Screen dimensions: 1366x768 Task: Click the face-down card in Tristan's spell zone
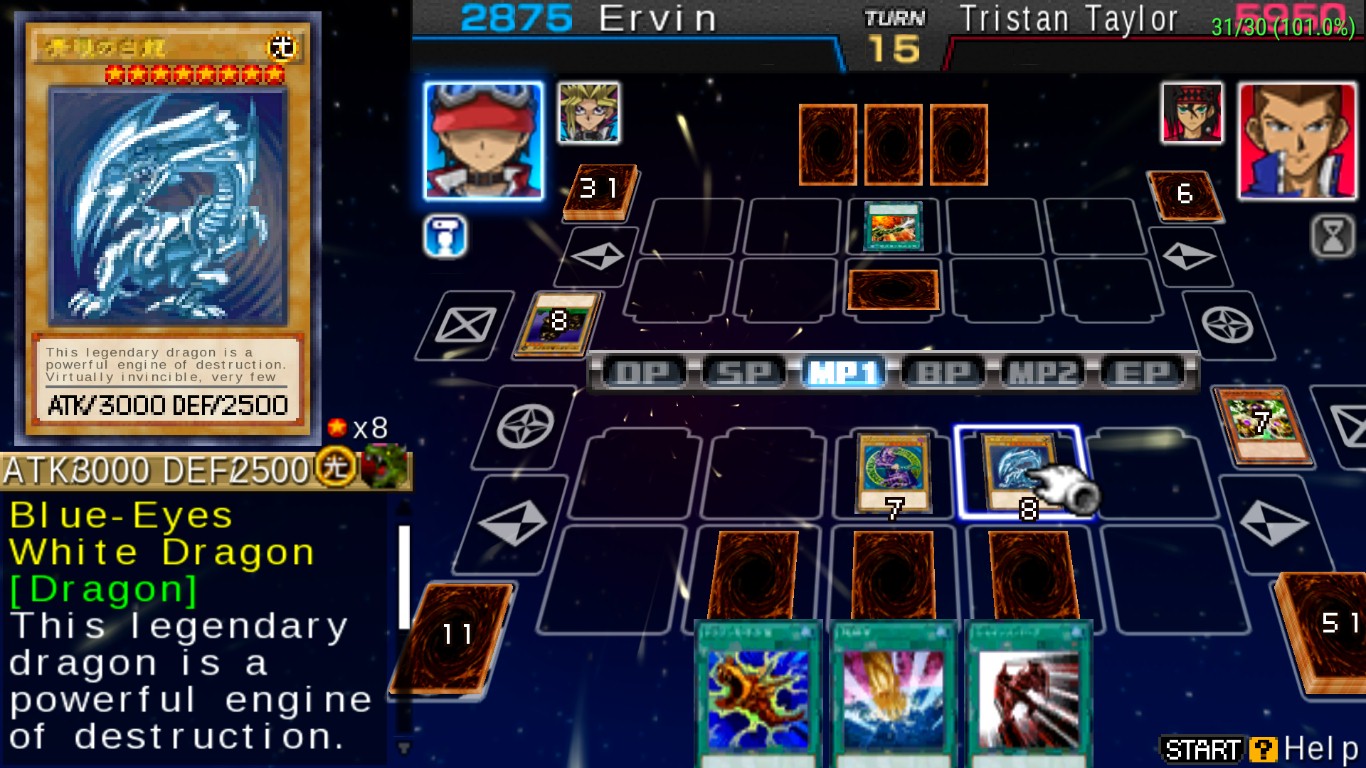(893, 290)
